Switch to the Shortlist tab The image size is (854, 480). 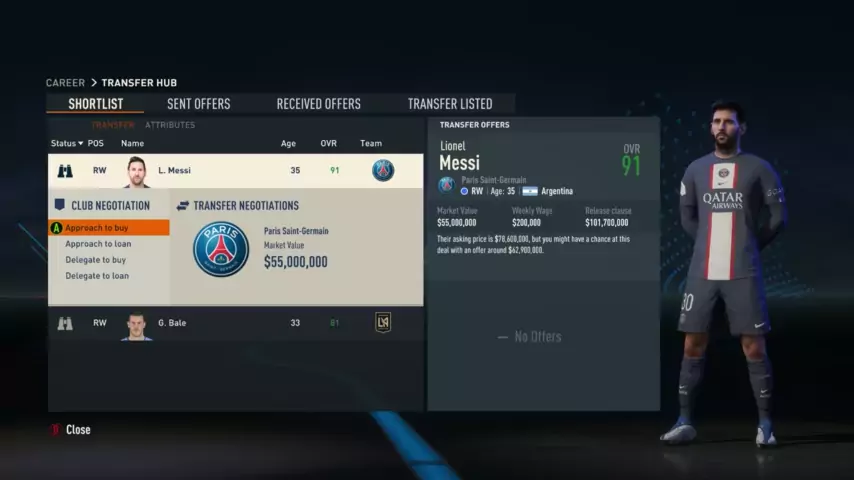(x=96, y=104)
